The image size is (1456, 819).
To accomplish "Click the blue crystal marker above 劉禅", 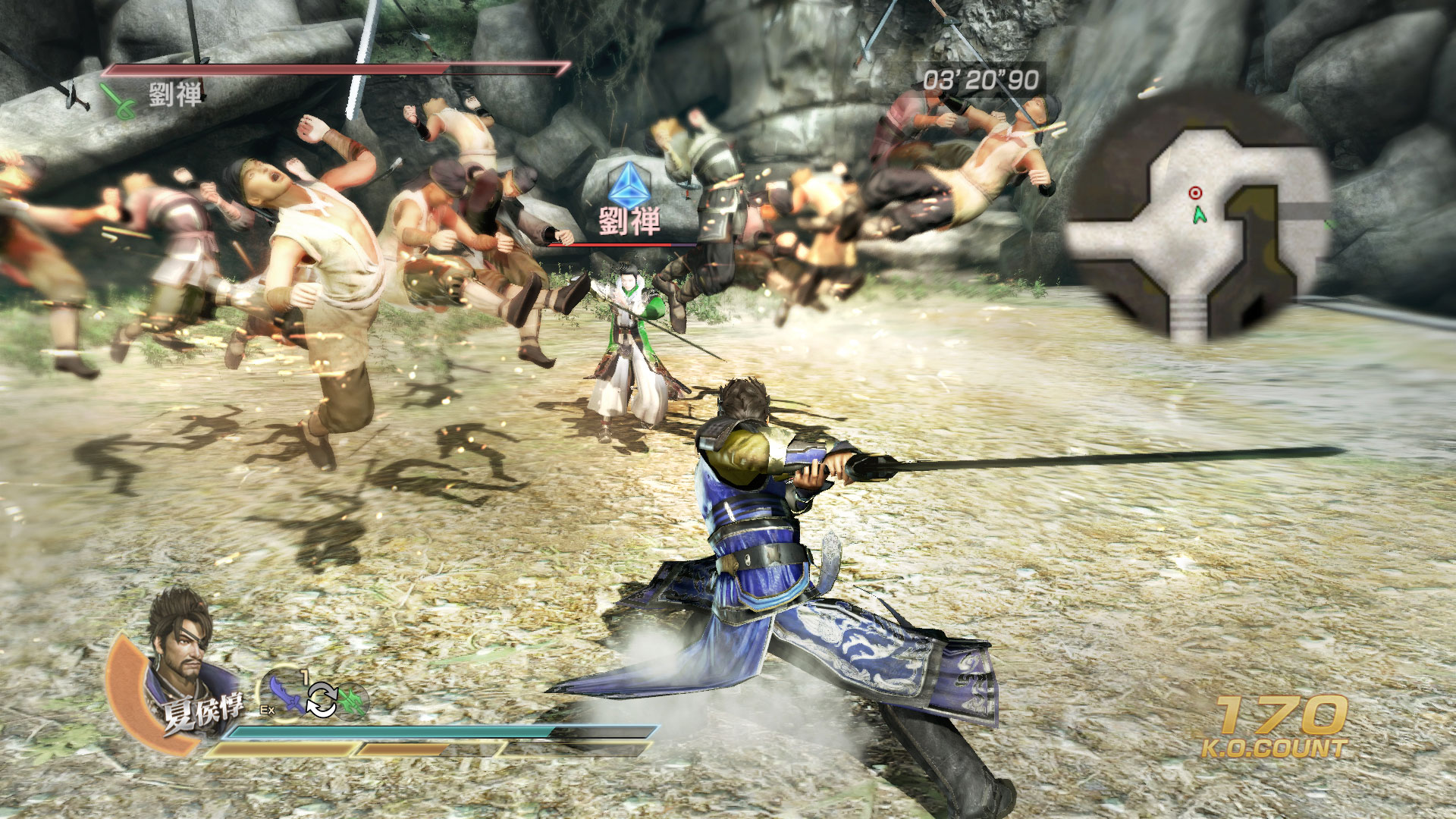I will pyautogui.click(x=628, y=185).
